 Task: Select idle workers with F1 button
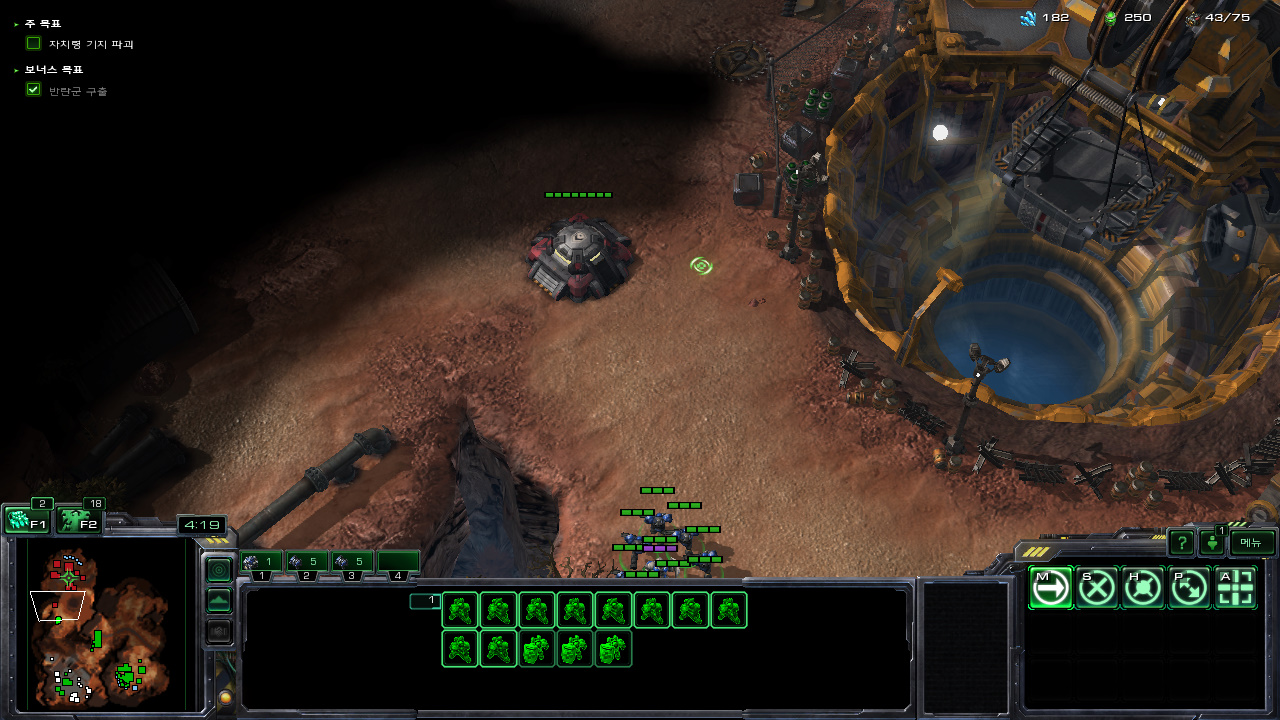27,521
